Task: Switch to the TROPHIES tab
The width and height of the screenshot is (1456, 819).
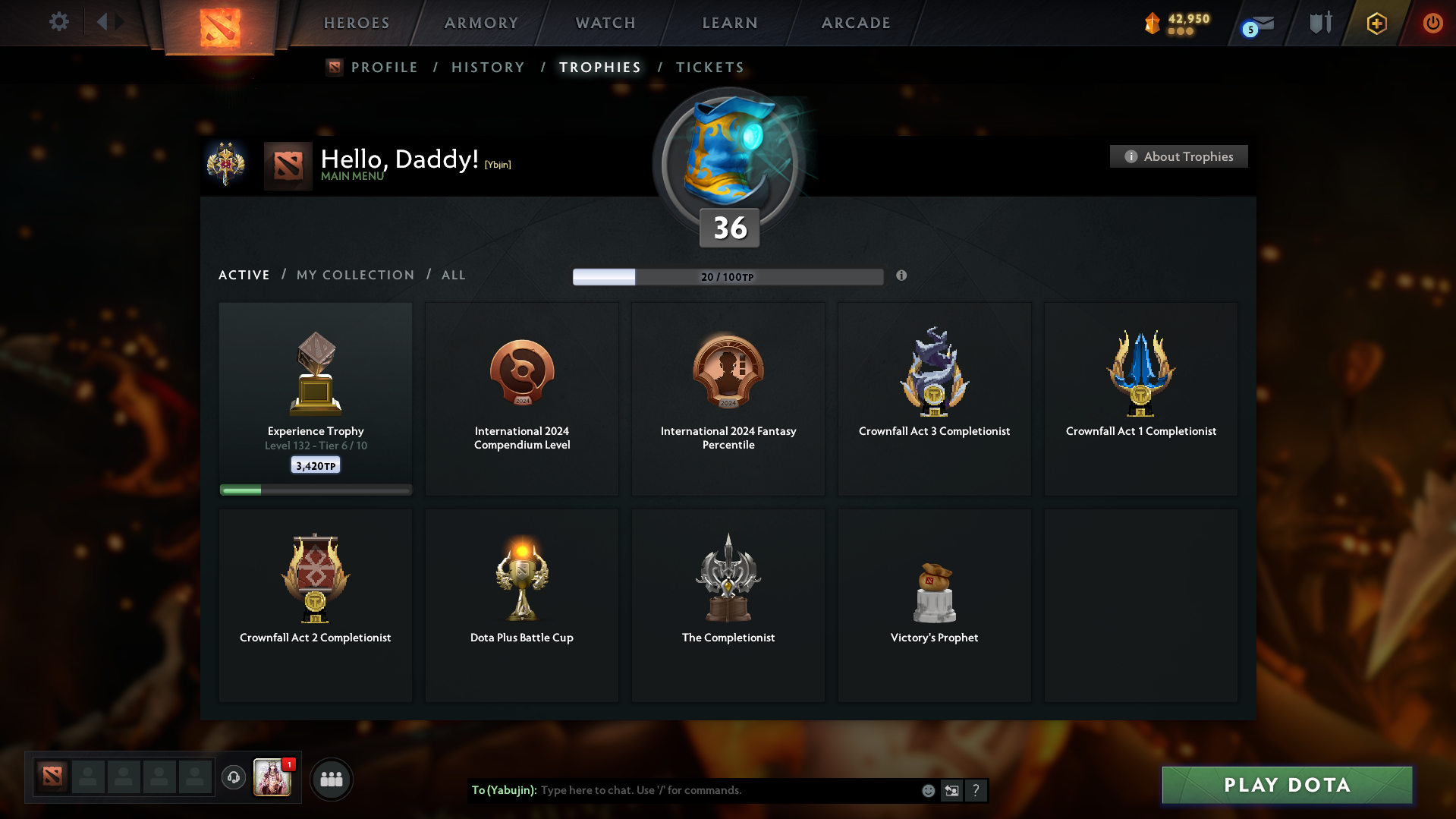Action: 599,67
